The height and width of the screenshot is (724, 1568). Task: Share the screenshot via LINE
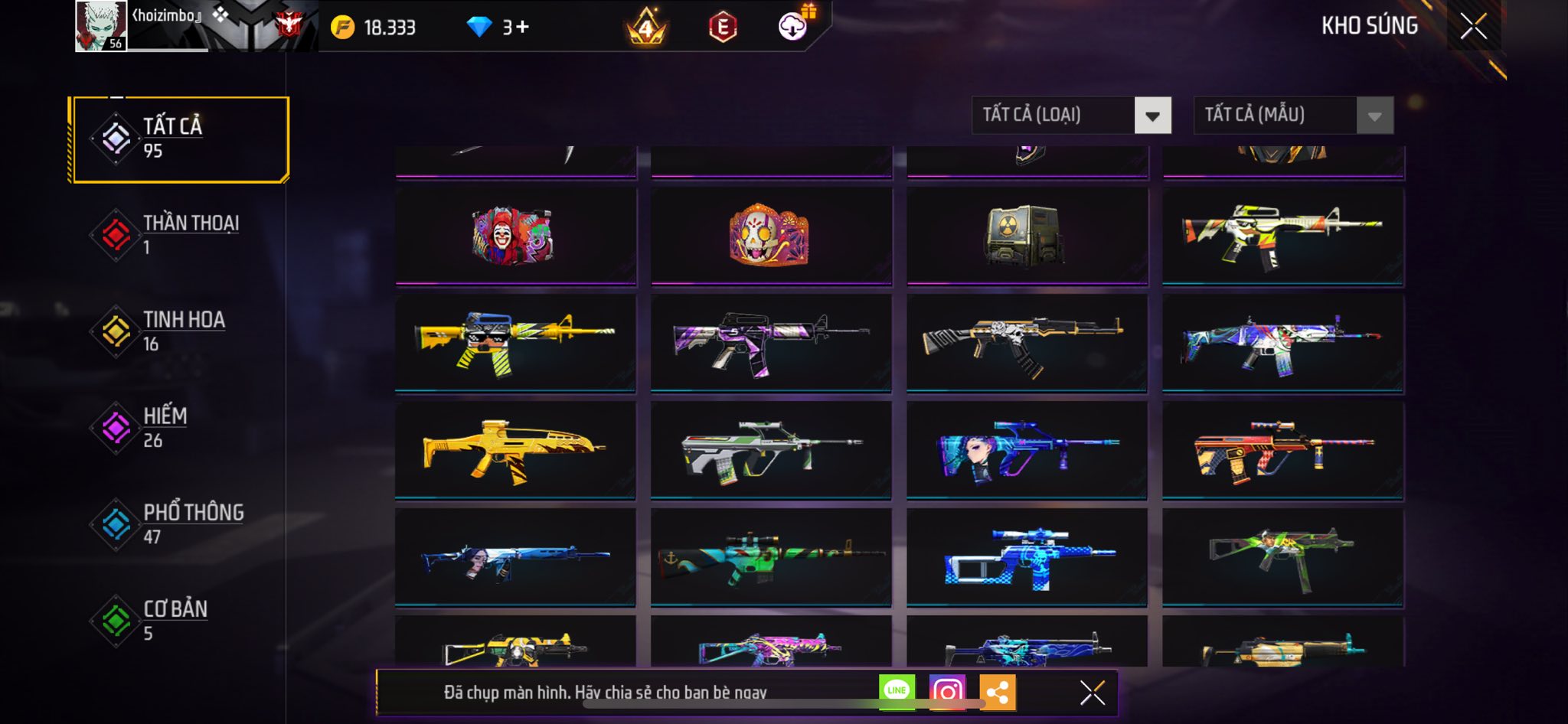[897, 692]
